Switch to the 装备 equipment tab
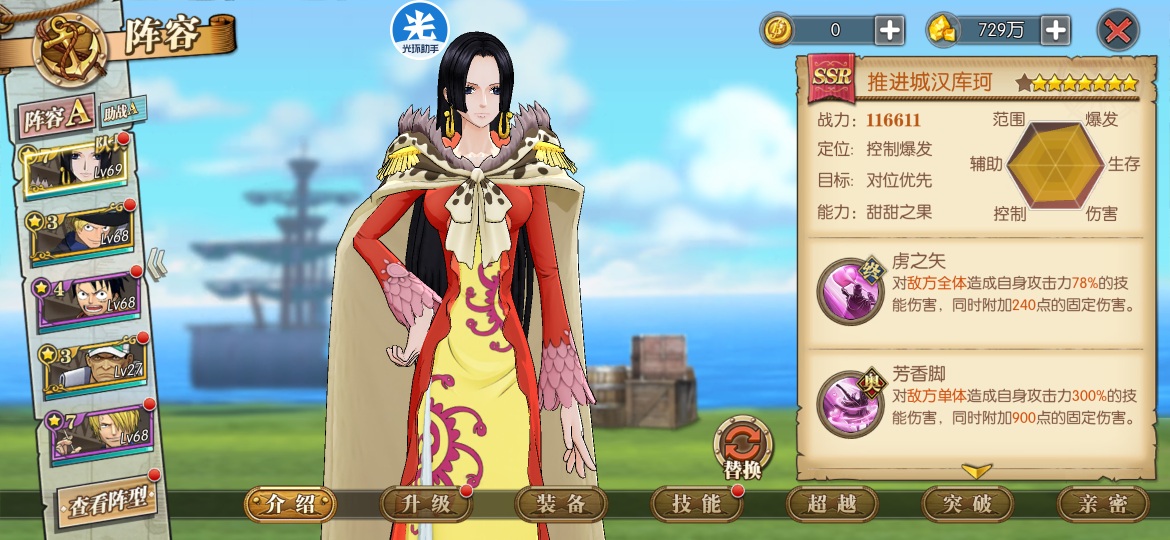Image resolution: width=1170 pixels, height=540 pixels. tap(561, 504)
